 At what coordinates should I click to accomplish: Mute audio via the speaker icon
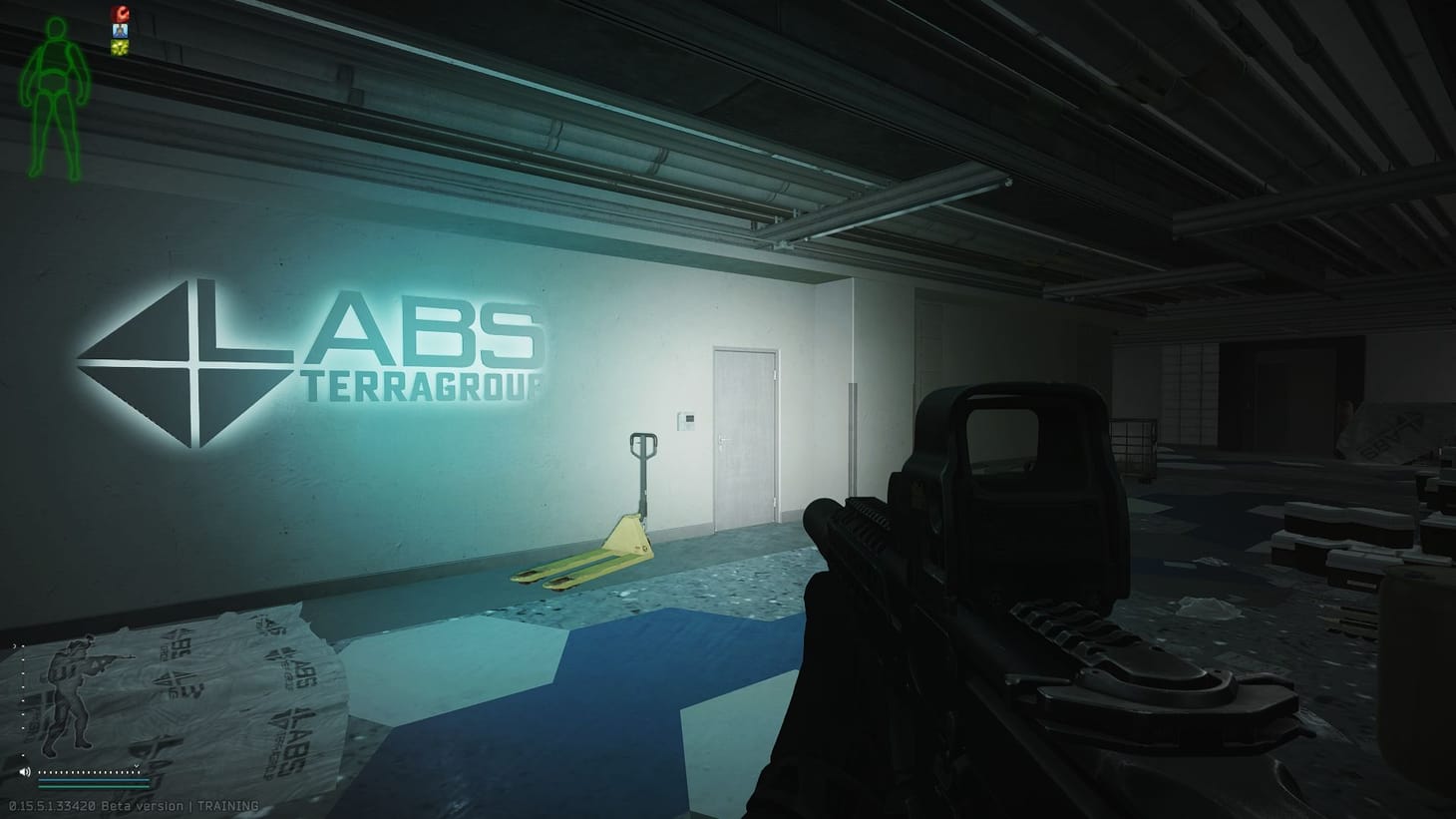coord(26,771)
